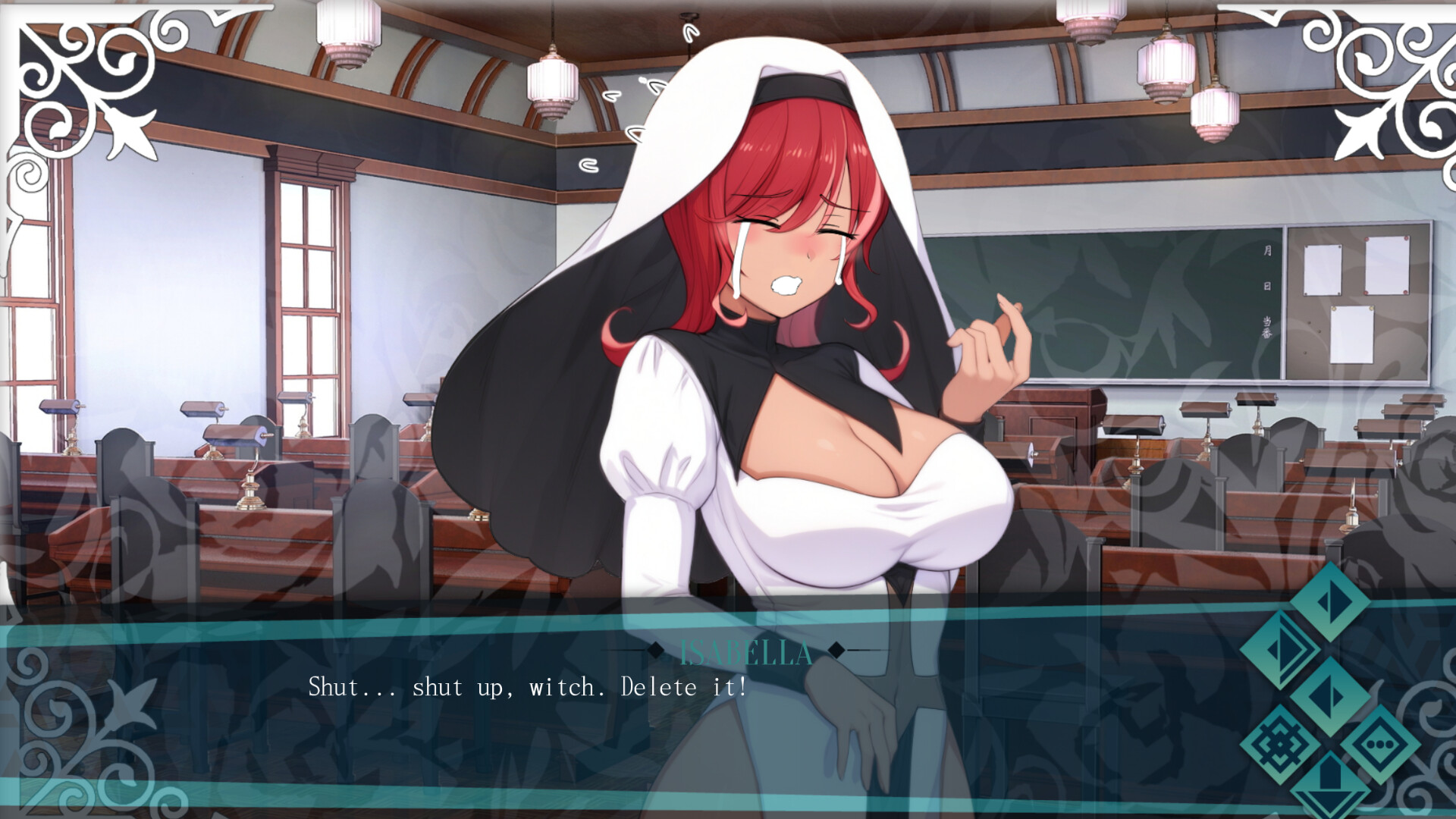Open the crosshatch pattern settings diamond
The height and width of the screenshot is (819, 1456).
point(1281,745)
